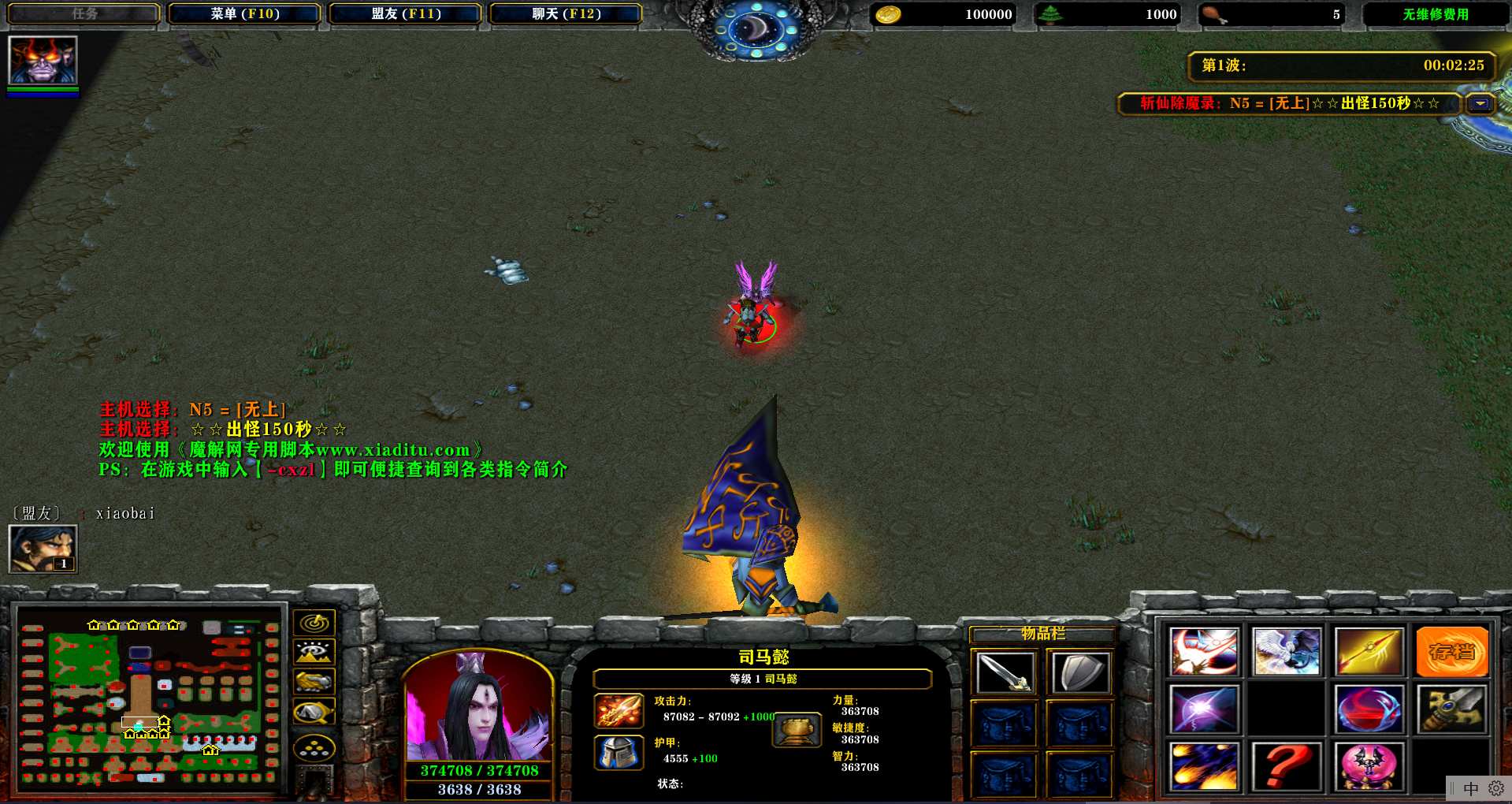Image resolution: width=1512 pixels, height=804 pixels.
Task: Select the xiaobai ally portrait
Action: [43, 549]
